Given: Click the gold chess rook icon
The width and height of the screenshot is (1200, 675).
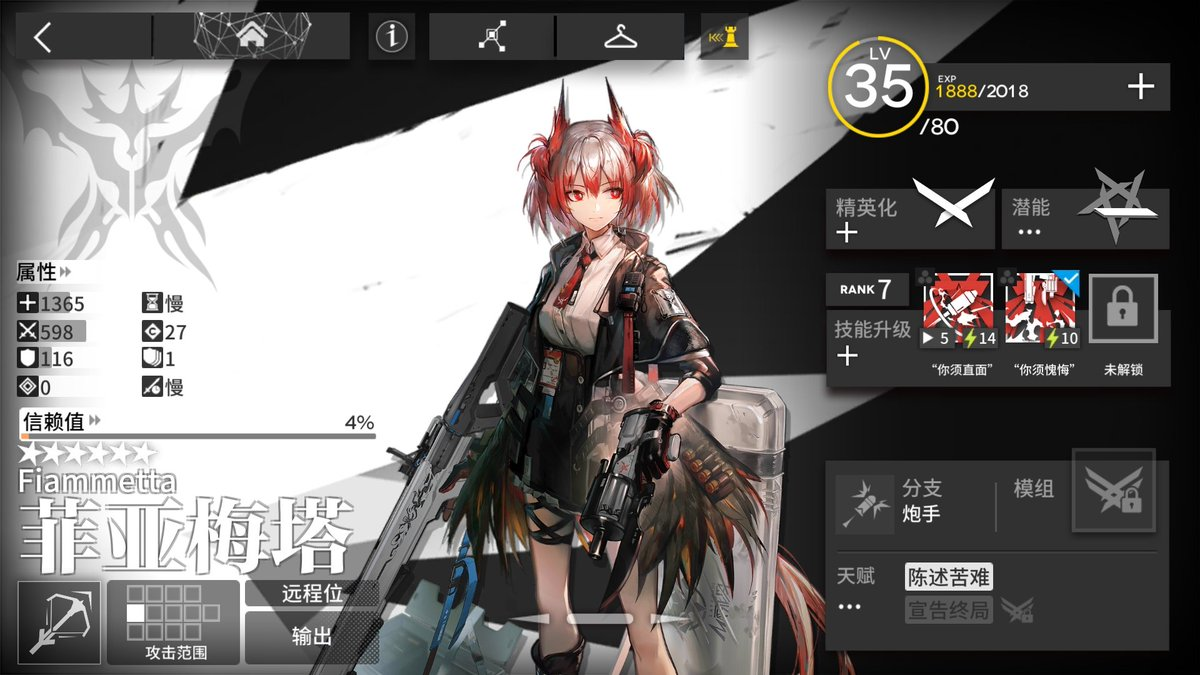Looking at the screenshot, I should click(724, 38).
